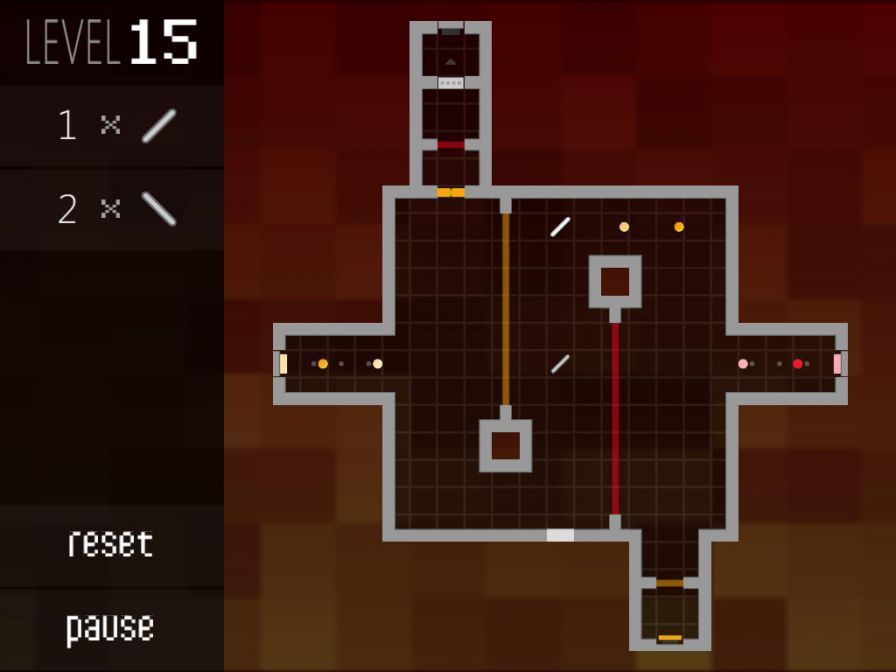Select the backslash mirror inventory slot
Viewport: 896px width, 672px height.
coord(112,209)
